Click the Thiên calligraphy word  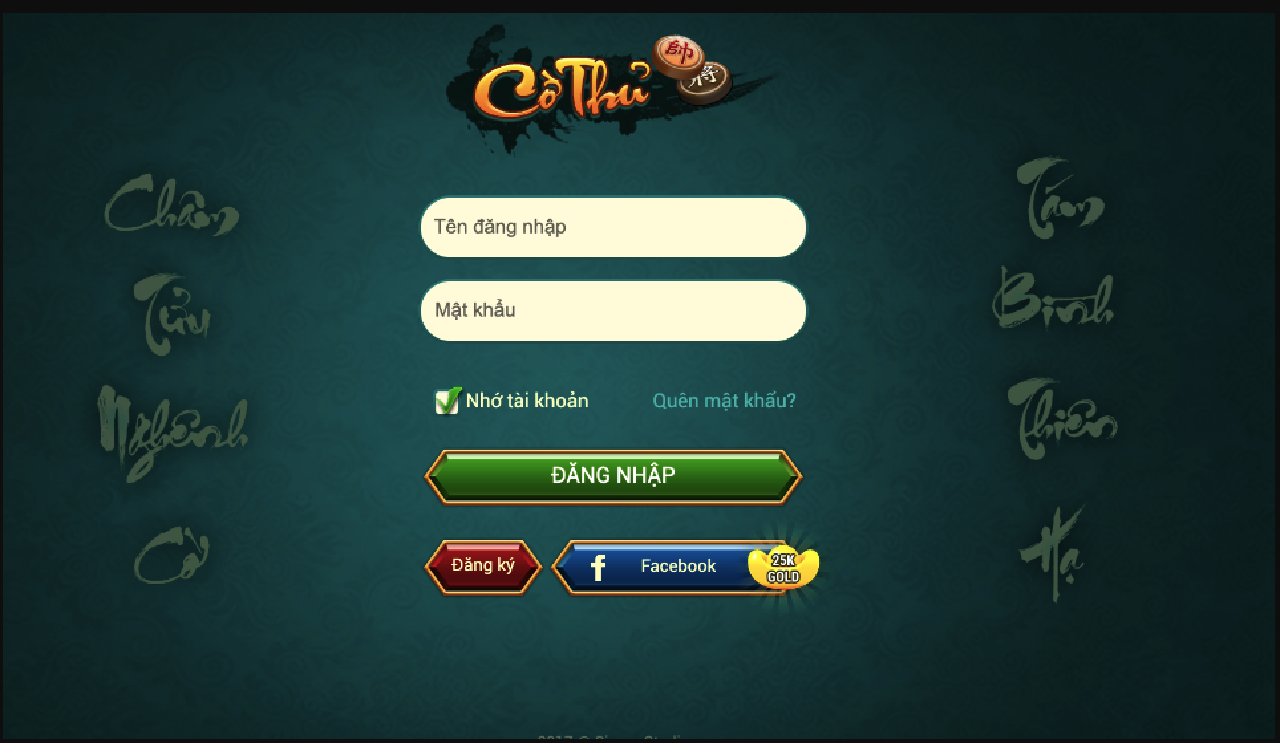click(x=1063, y=420)
